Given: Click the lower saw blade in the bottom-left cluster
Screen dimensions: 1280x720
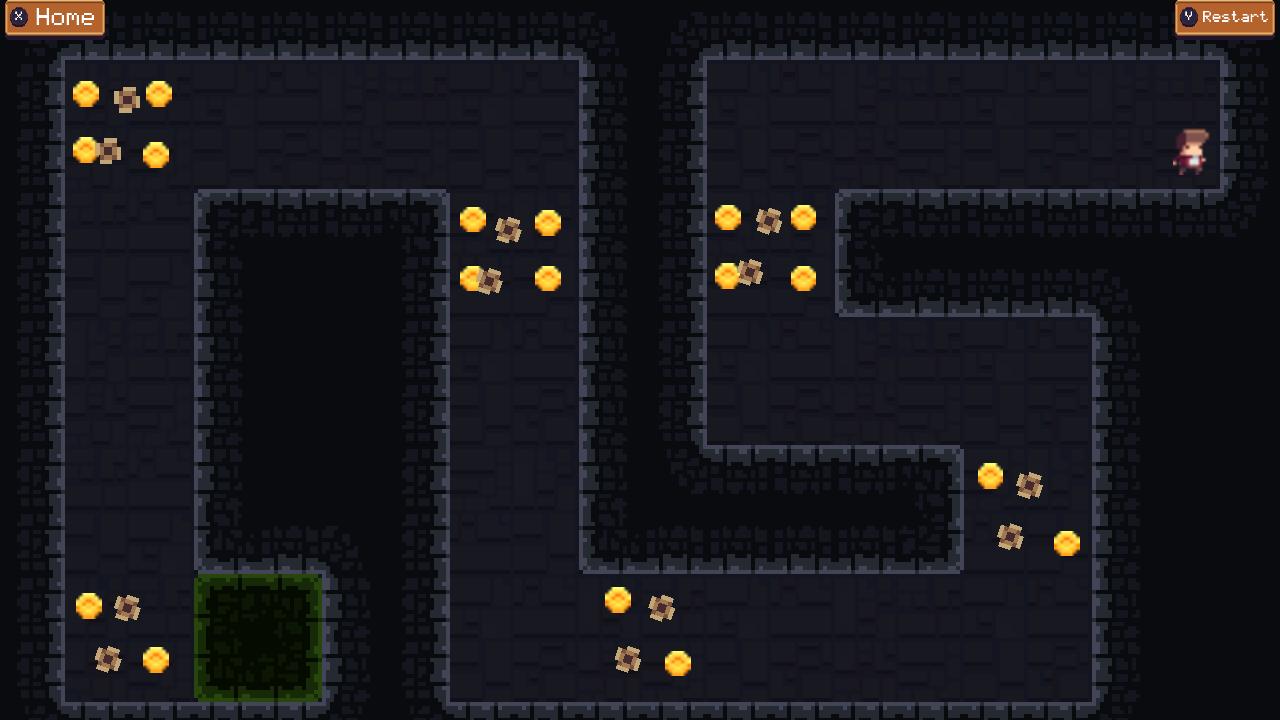Looking at the screenshot, I should (x=107, y=659).
